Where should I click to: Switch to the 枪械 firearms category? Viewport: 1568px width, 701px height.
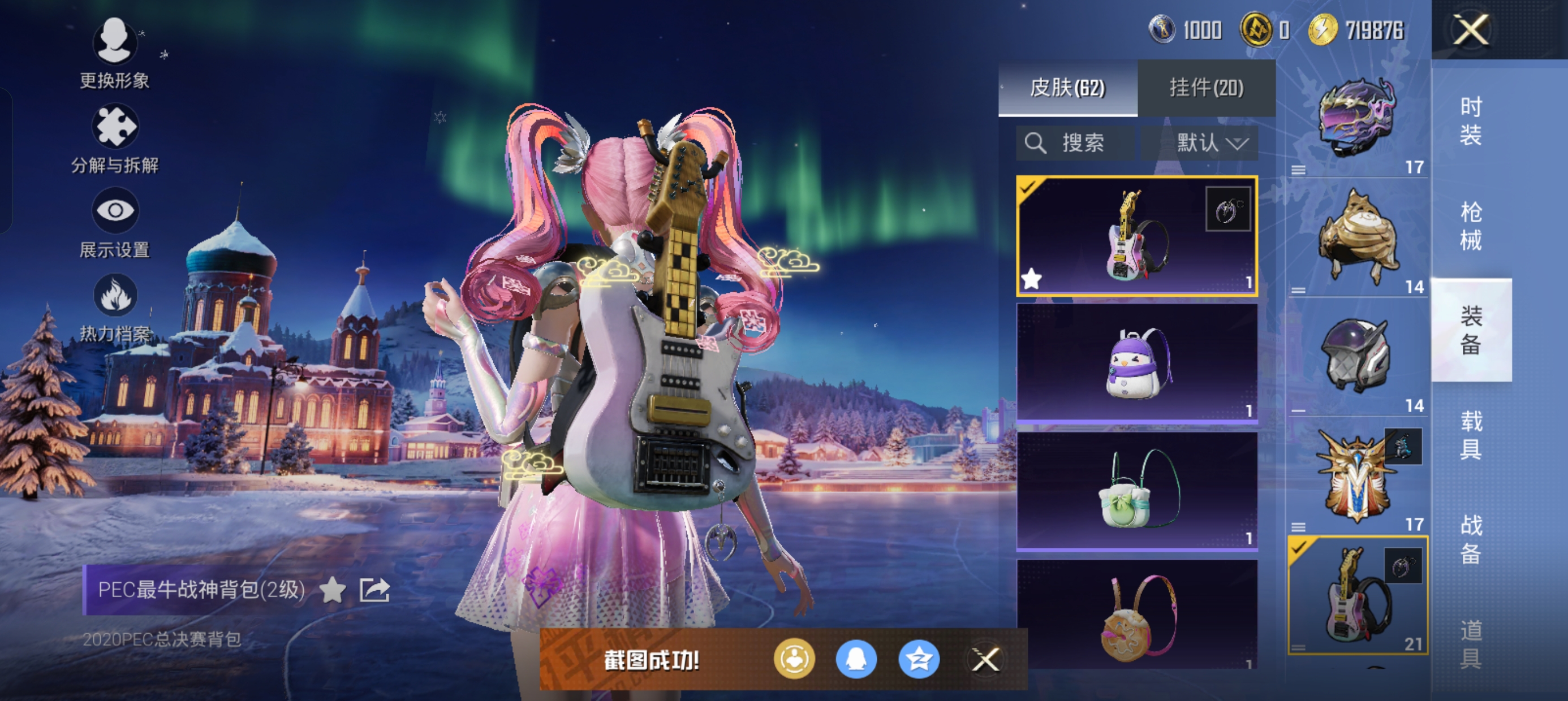(1471, 225)
